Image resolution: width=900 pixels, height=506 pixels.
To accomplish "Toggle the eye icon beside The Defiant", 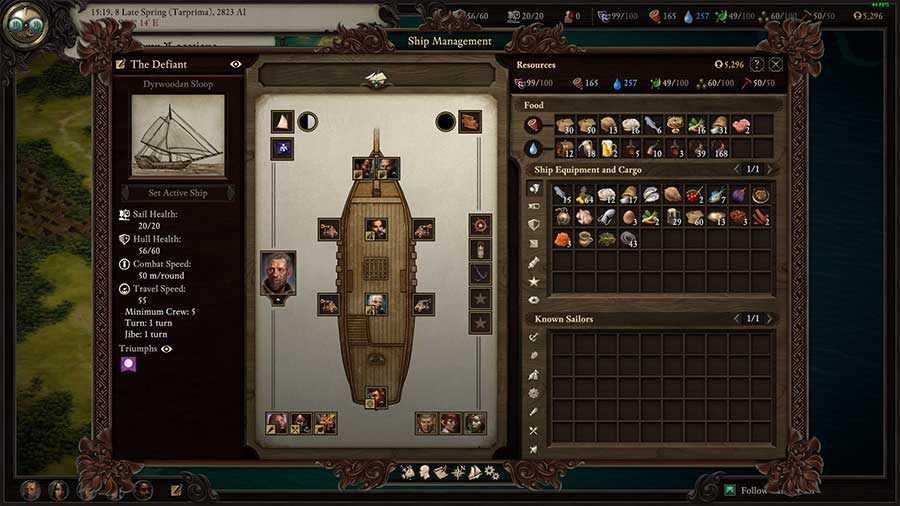I will [236, 64].
